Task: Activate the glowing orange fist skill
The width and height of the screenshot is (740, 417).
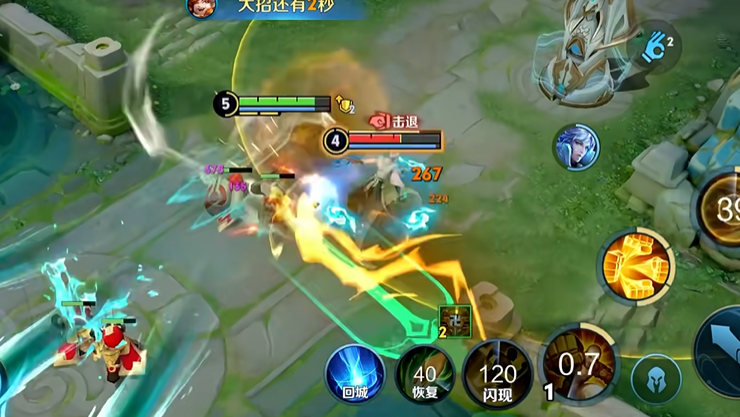Action: coord(637,263)
